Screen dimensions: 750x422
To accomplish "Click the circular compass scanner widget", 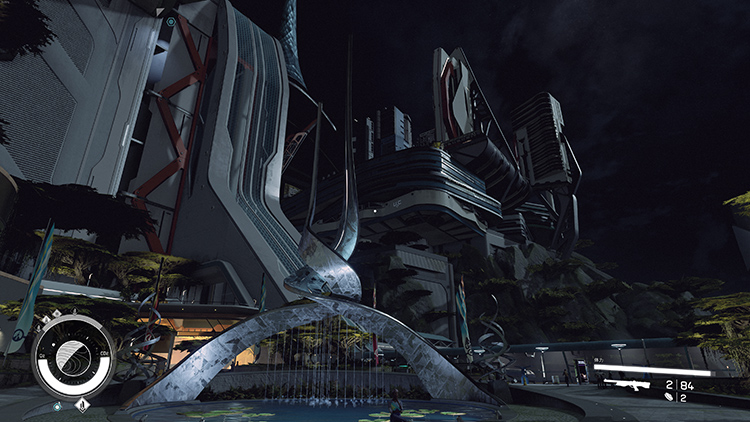I will pos(72,356).
